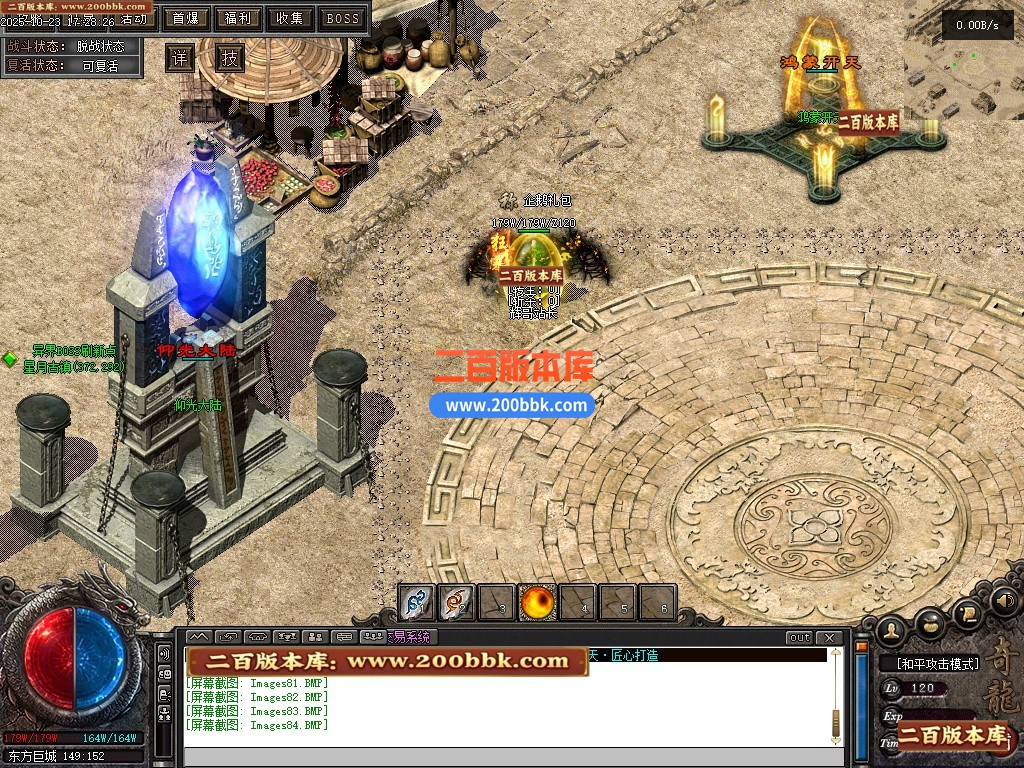The height and width of the screenshot is (768, 1024).
Task: Click the 技 skills button
Action: (x=230, y=58)
